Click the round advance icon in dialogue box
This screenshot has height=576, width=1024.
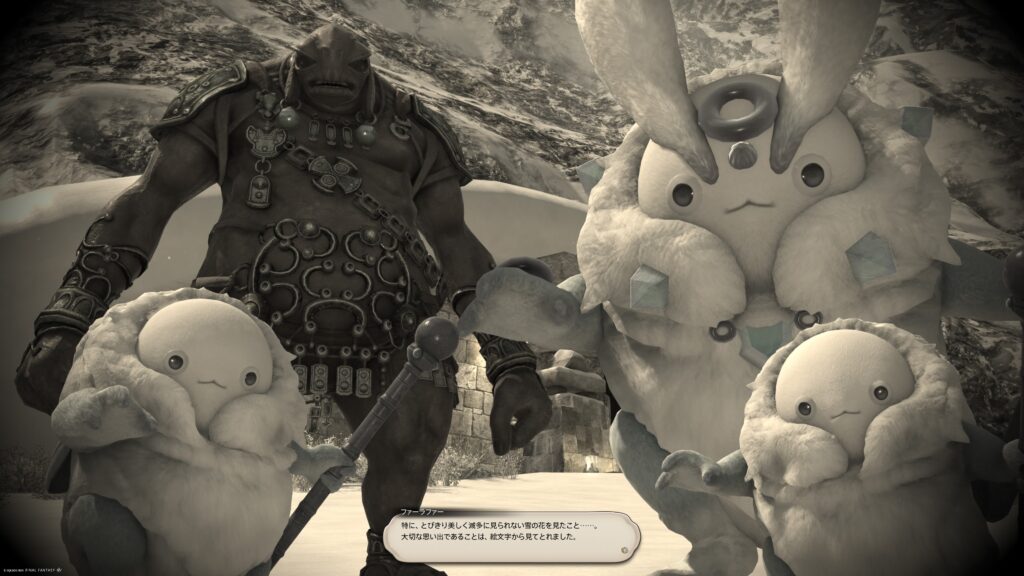(625, 549)
